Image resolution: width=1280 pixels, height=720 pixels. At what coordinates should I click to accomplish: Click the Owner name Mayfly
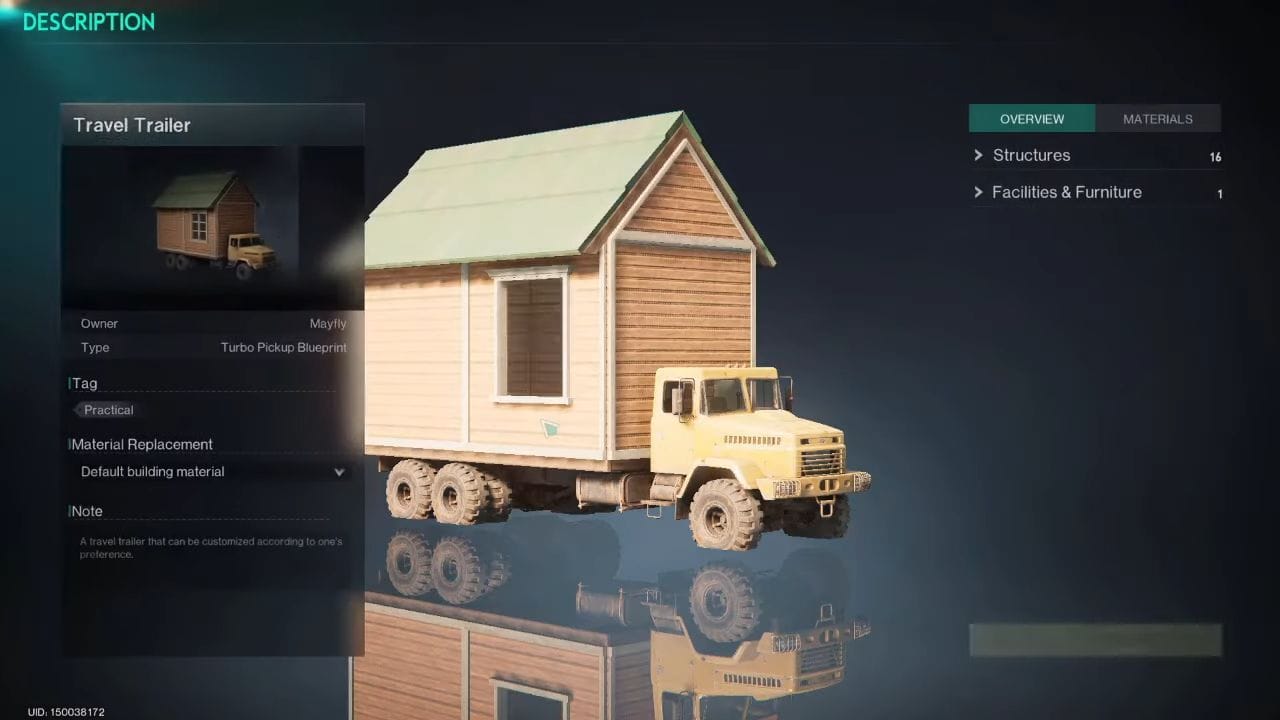coord(328,323)
